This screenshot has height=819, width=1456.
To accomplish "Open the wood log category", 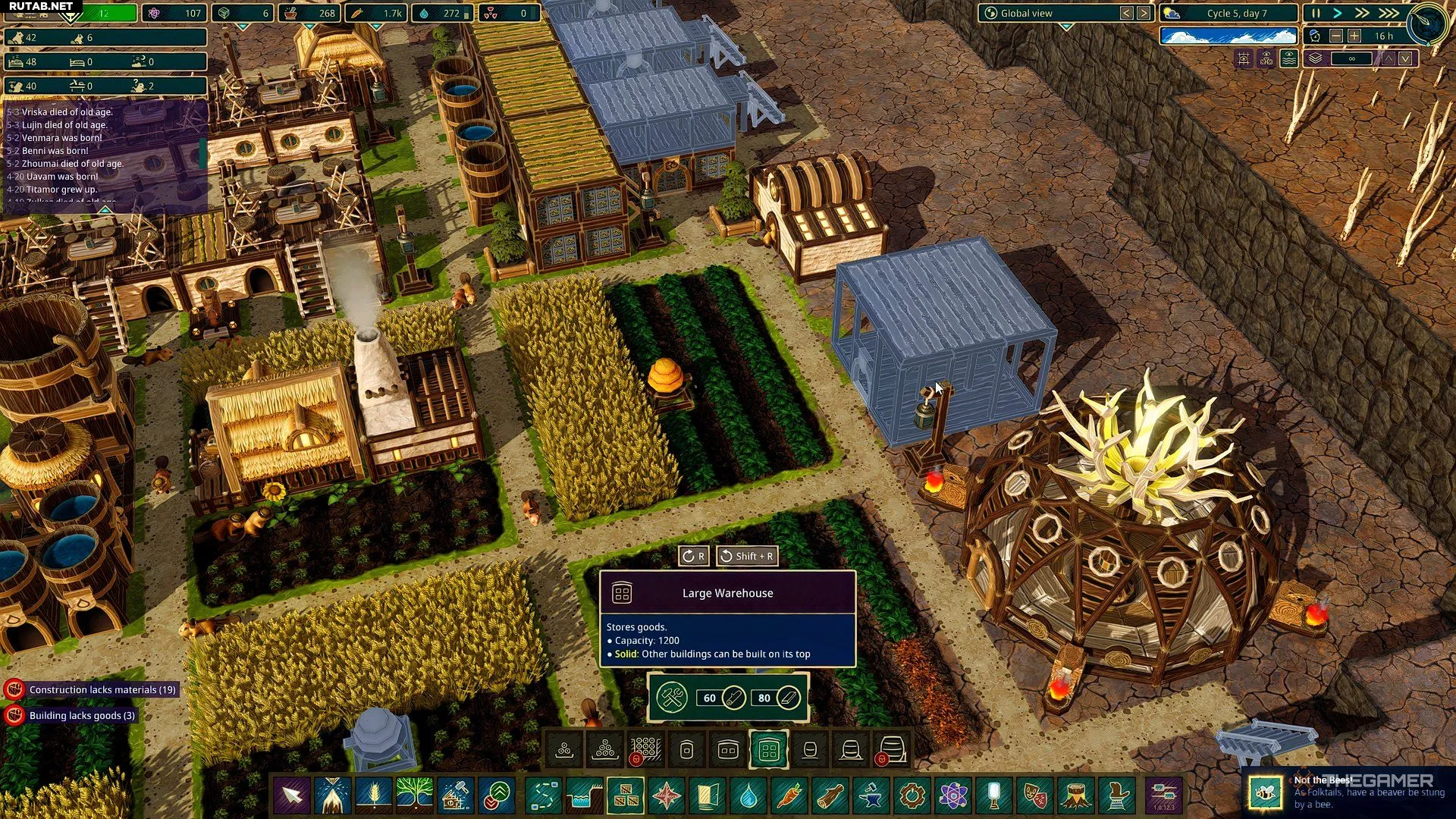I will coord(830,795).
